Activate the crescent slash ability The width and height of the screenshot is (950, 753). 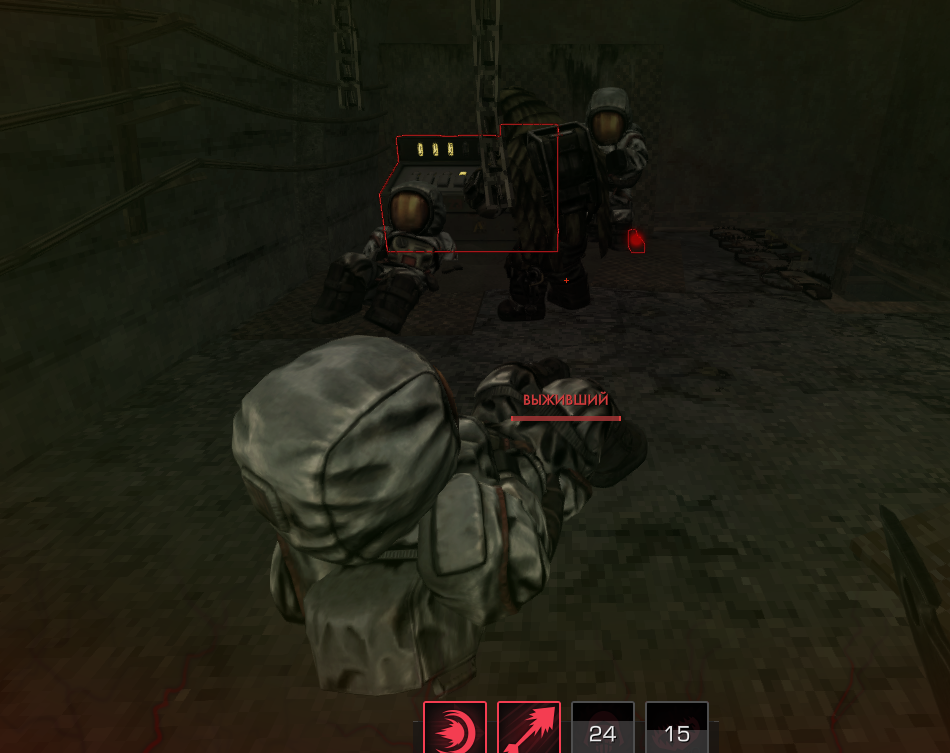[x=455, y=727]
